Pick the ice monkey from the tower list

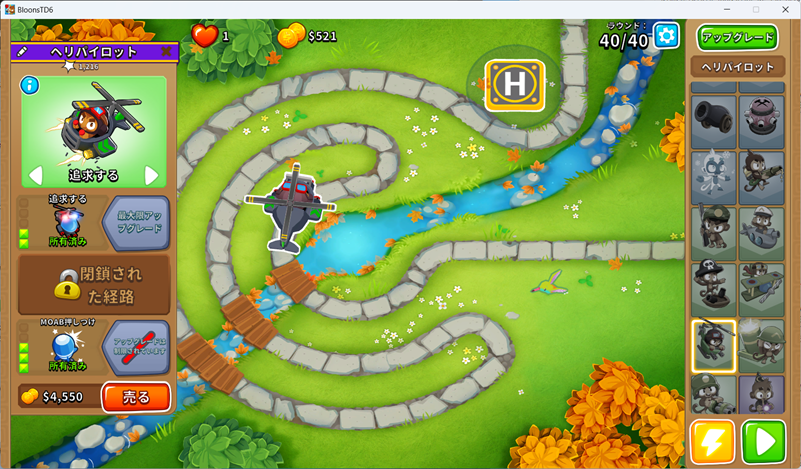click(713, 178)
